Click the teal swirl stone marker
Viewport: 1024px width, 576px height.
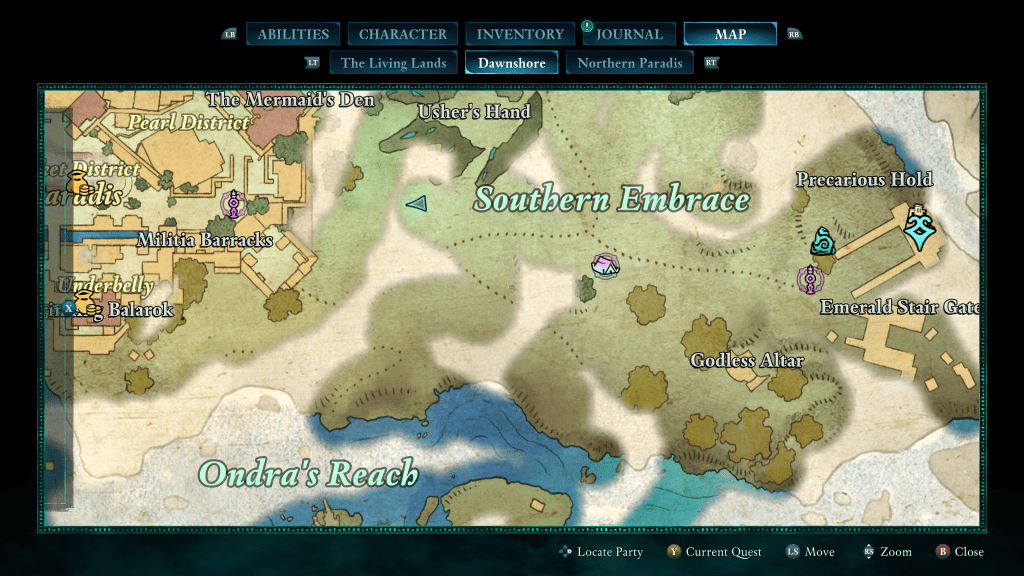click(823, 241)
